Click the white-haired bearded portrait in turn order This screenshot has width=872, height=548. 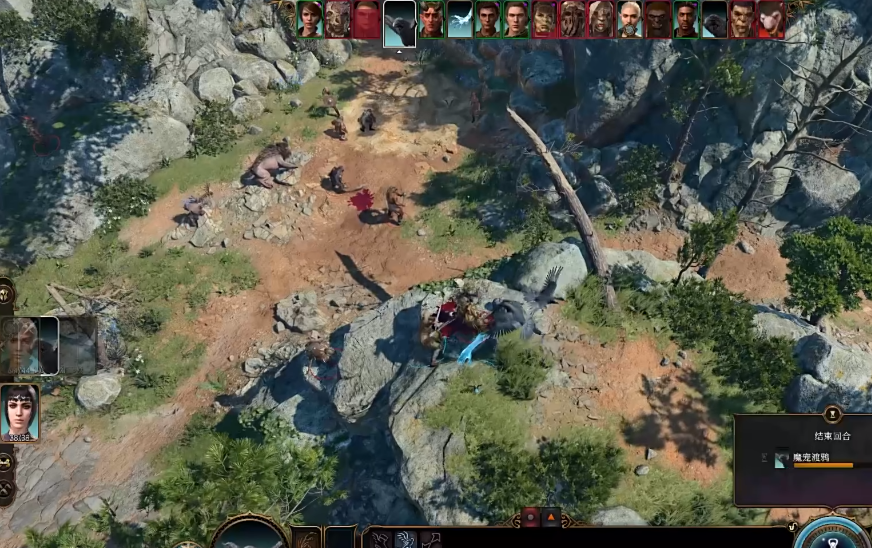pos(629,19)
